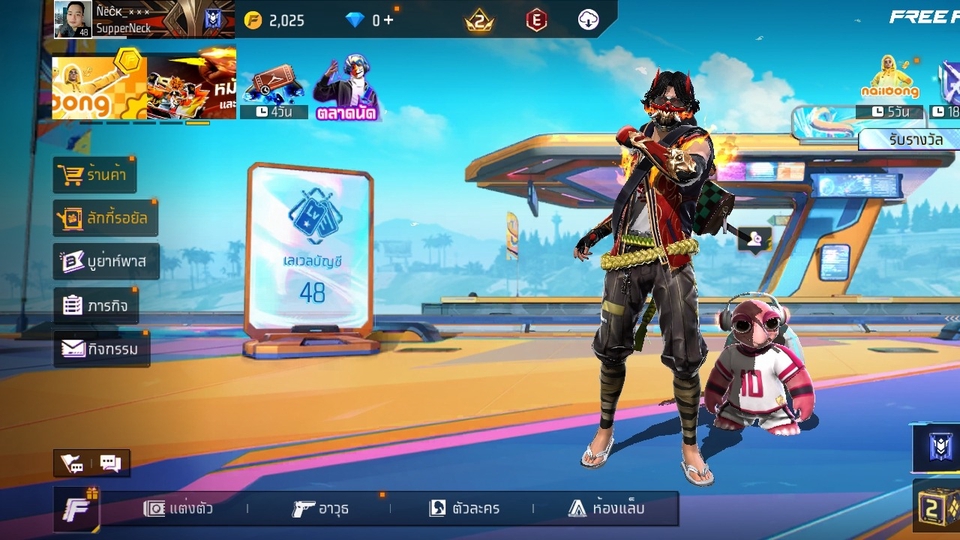The height and width of the screenshot is (540, 960).
Task: Switch to the ตัวละคร character tab
Action: [x=464, y=508]
